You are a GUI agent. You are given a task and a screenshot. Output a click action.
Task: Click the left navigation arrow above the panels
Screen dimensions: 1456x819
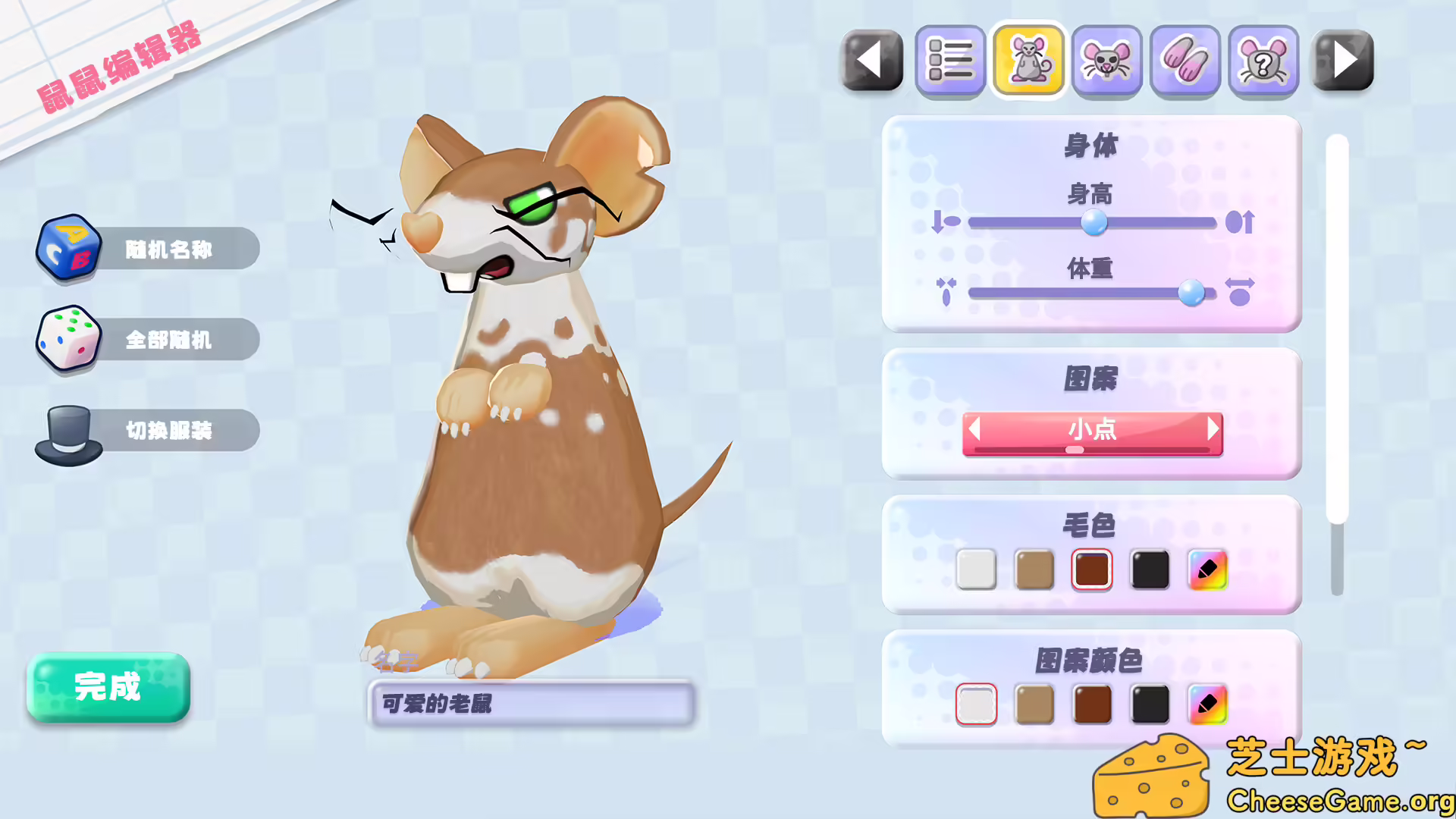(872, 61)
